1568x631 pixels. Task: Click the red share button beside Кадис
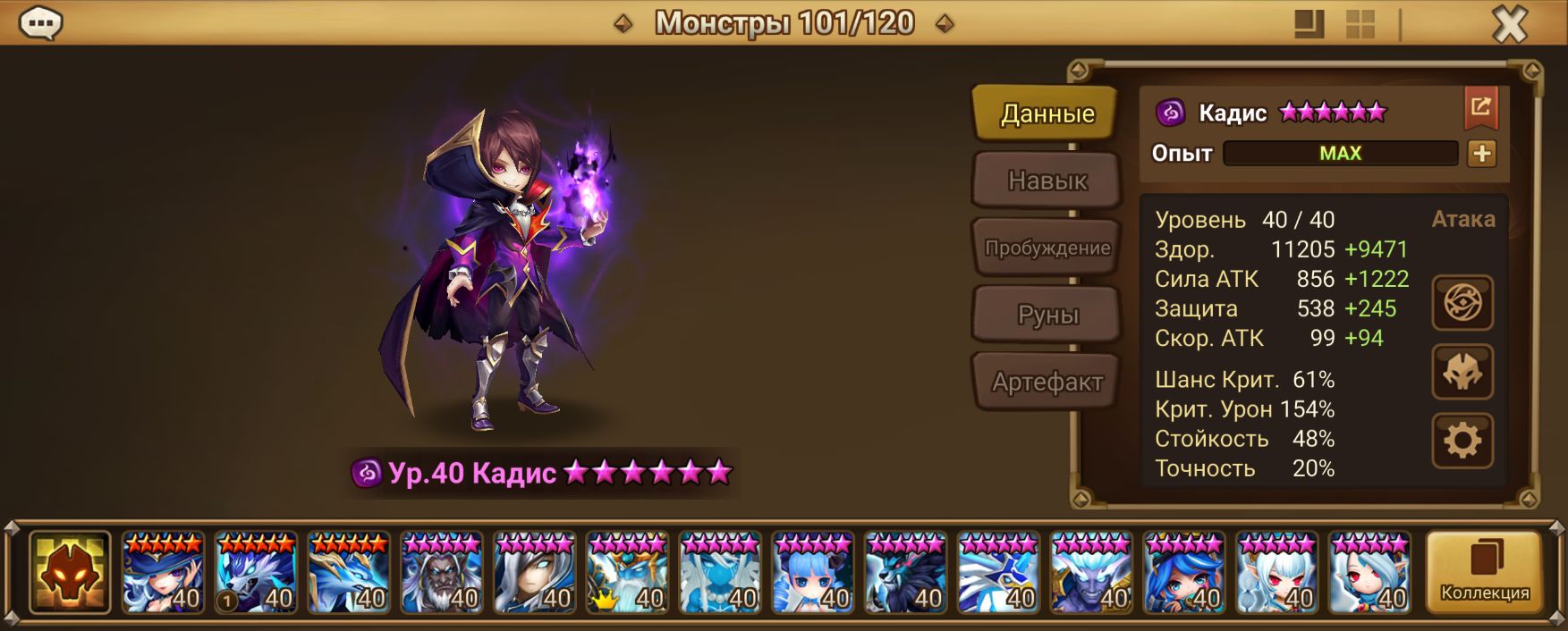click(1480, 108)
